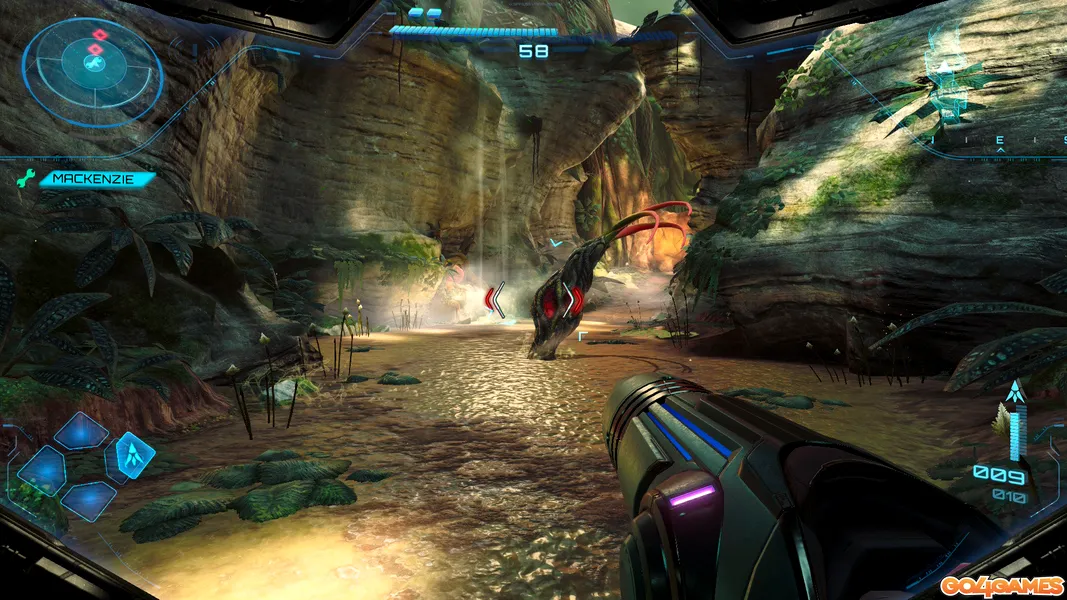
Task: Click the circular radar minimap
Action: 92,71
